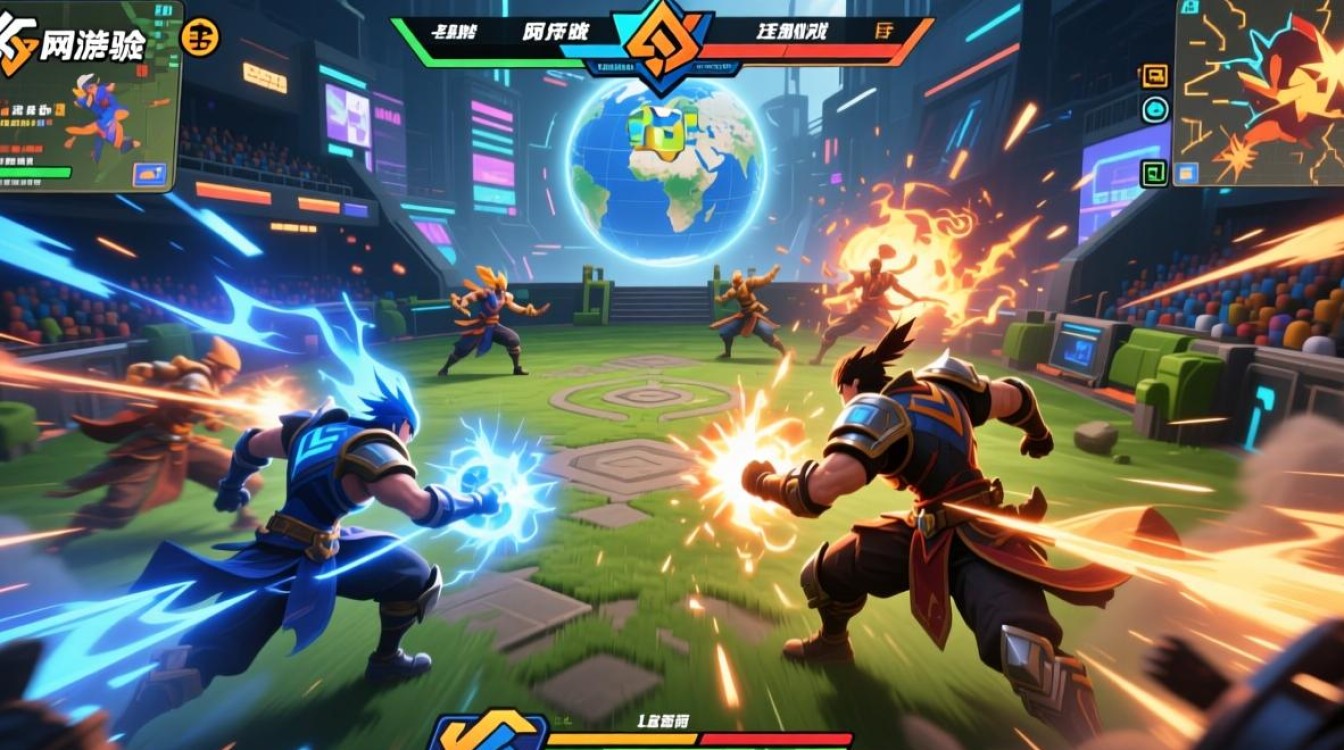1344x750 pixels.
Task: Click the blue-orange emblem at the bottom bar
Action: 488,733
